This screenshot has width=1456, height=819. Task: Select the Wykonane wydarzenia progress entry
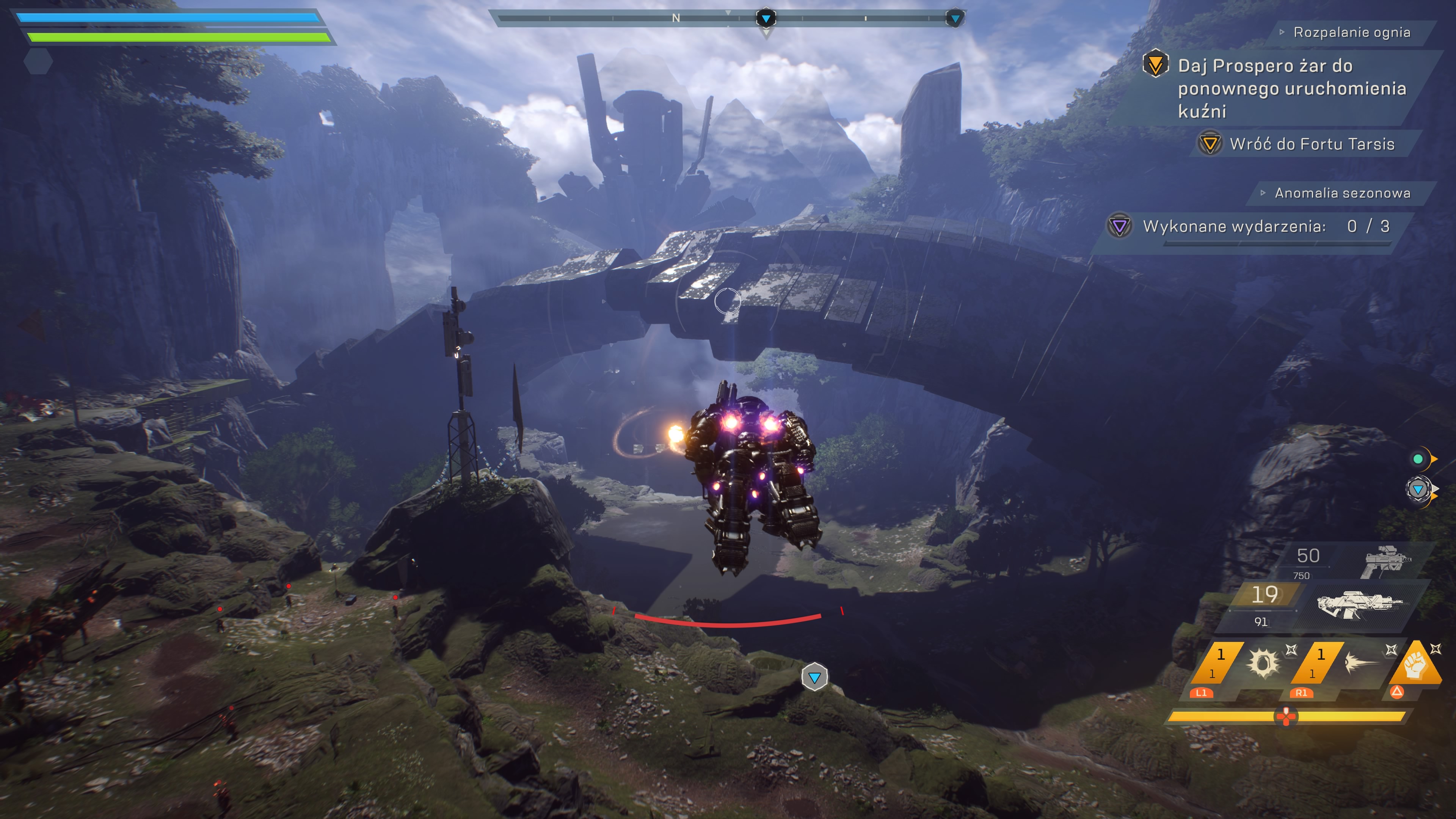[x=1265, y=227]
